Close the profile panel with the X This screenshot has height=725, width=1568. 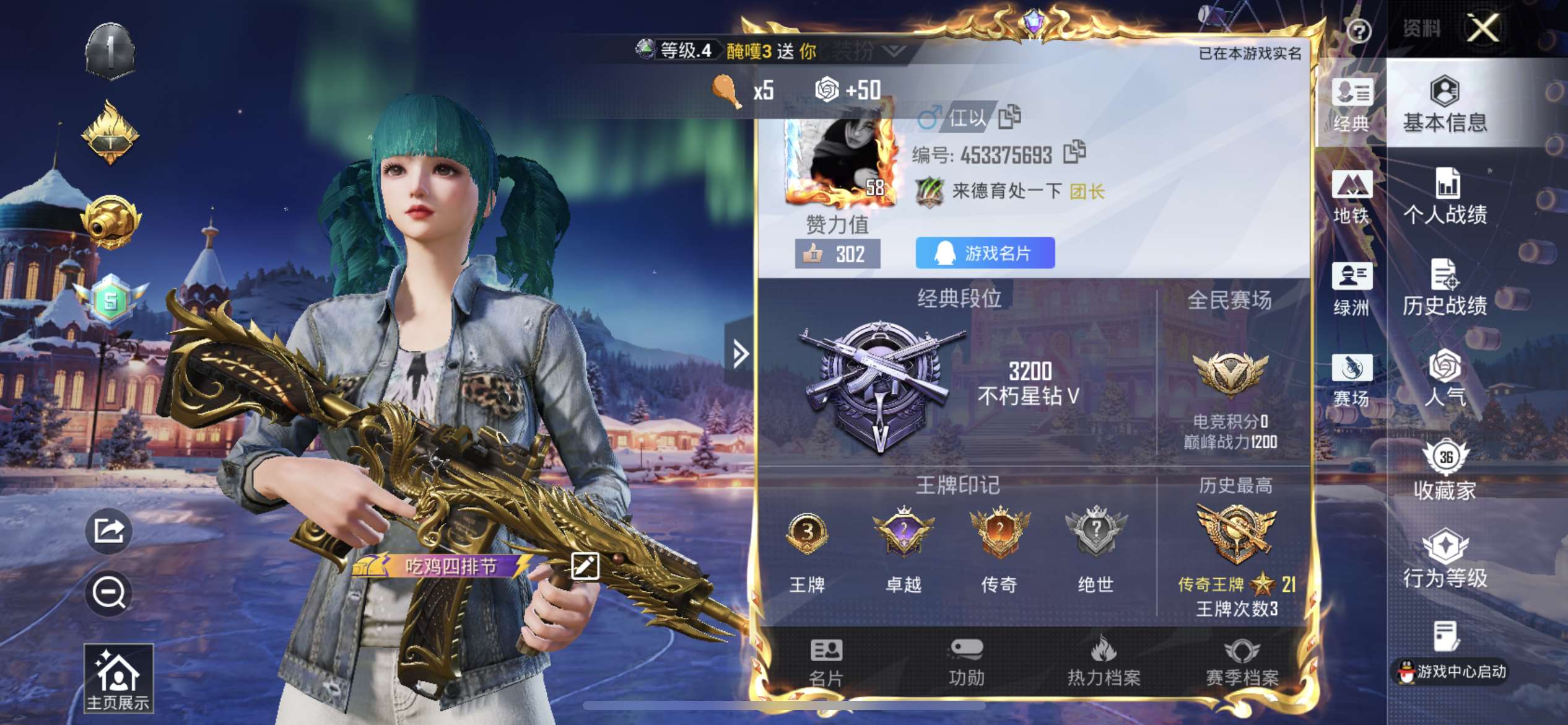(x=1483, y=29)
